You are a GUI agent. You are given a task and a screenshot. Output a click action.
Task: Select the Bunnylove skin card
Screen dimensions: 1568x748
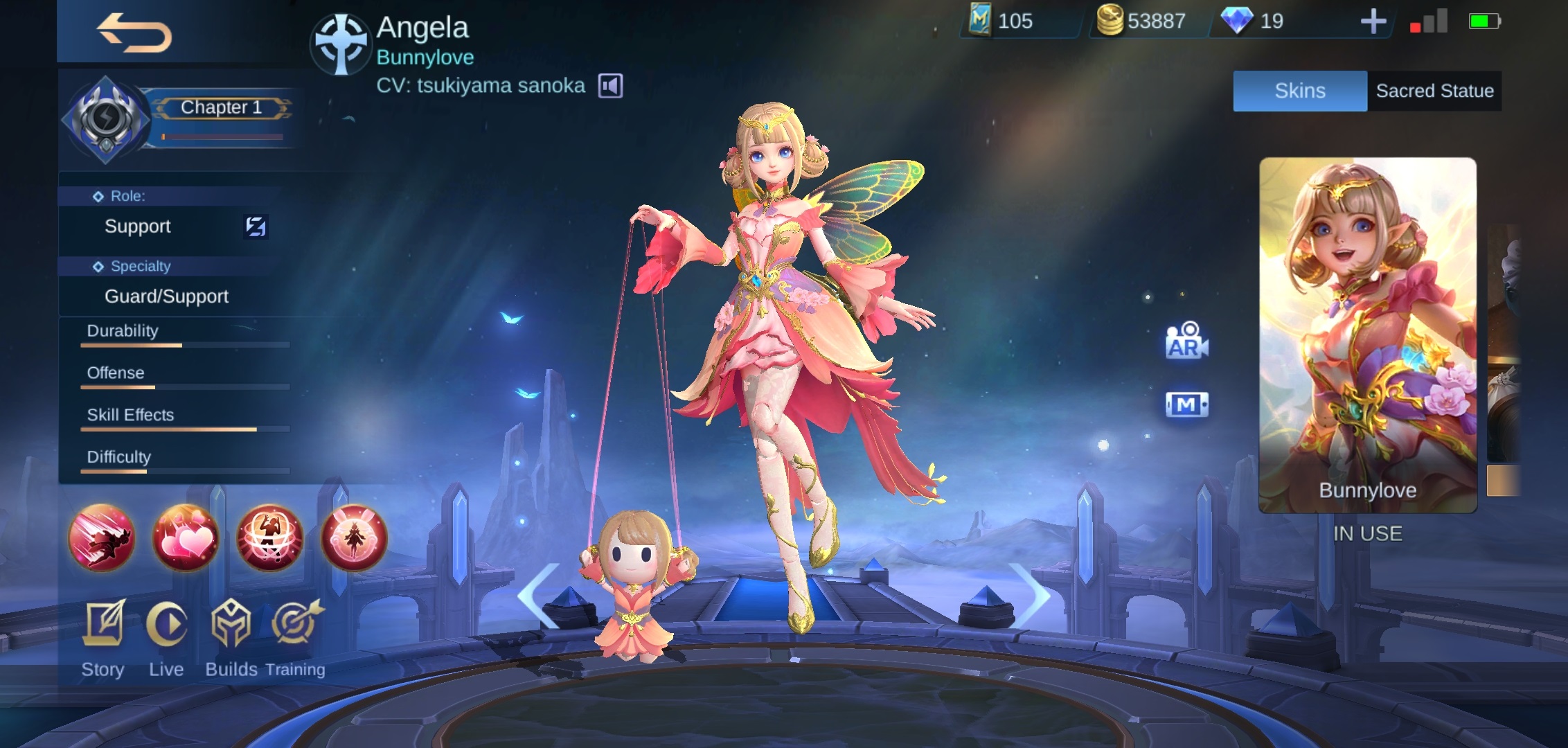click(1367, 335)
